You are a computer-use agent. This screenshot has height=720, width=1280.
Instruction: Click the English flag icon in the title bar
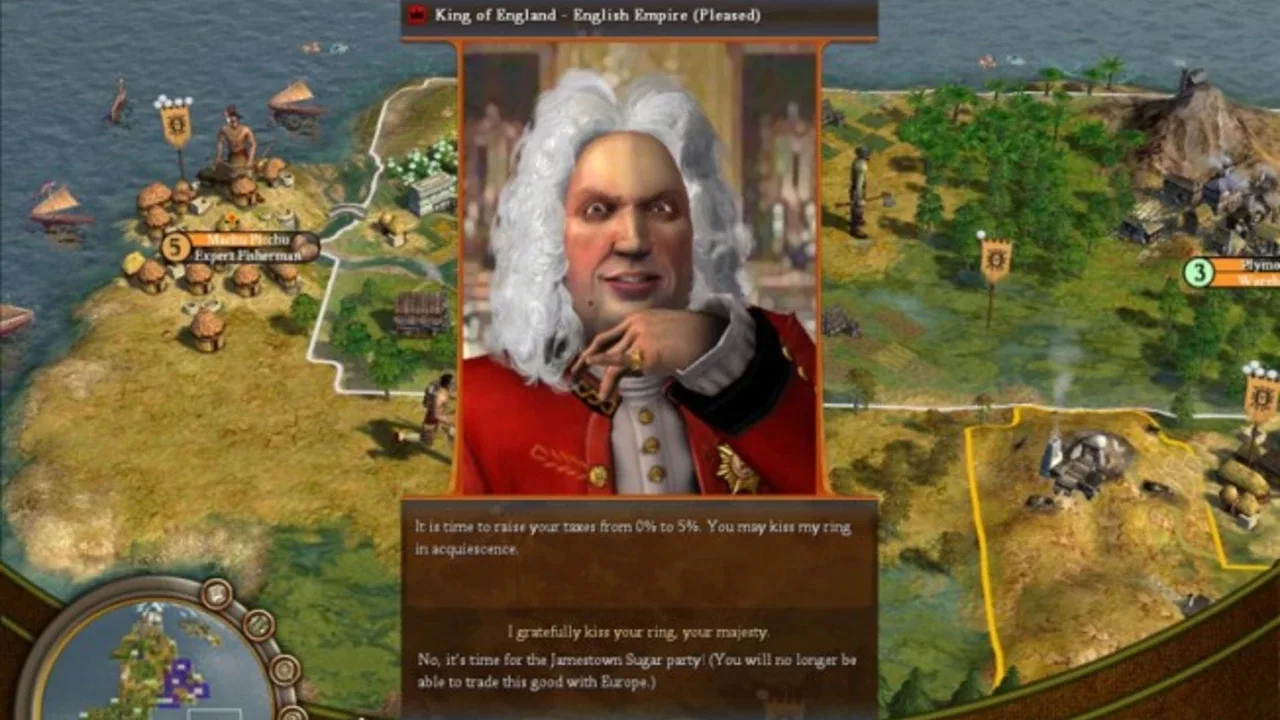click(x=413, y=15)
